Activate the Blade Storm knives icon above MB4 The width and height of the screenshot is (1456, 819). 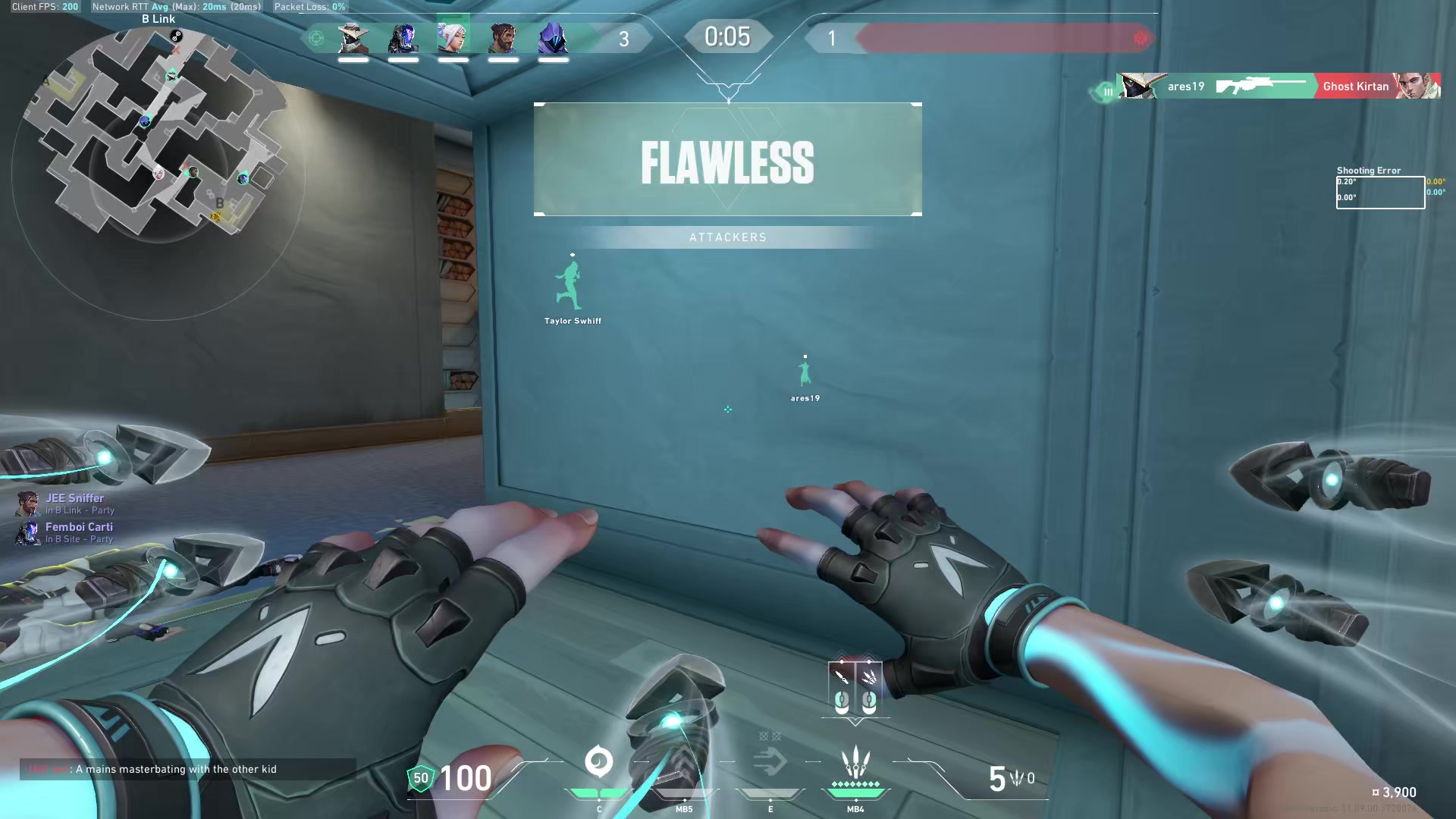tap(855, 761)
